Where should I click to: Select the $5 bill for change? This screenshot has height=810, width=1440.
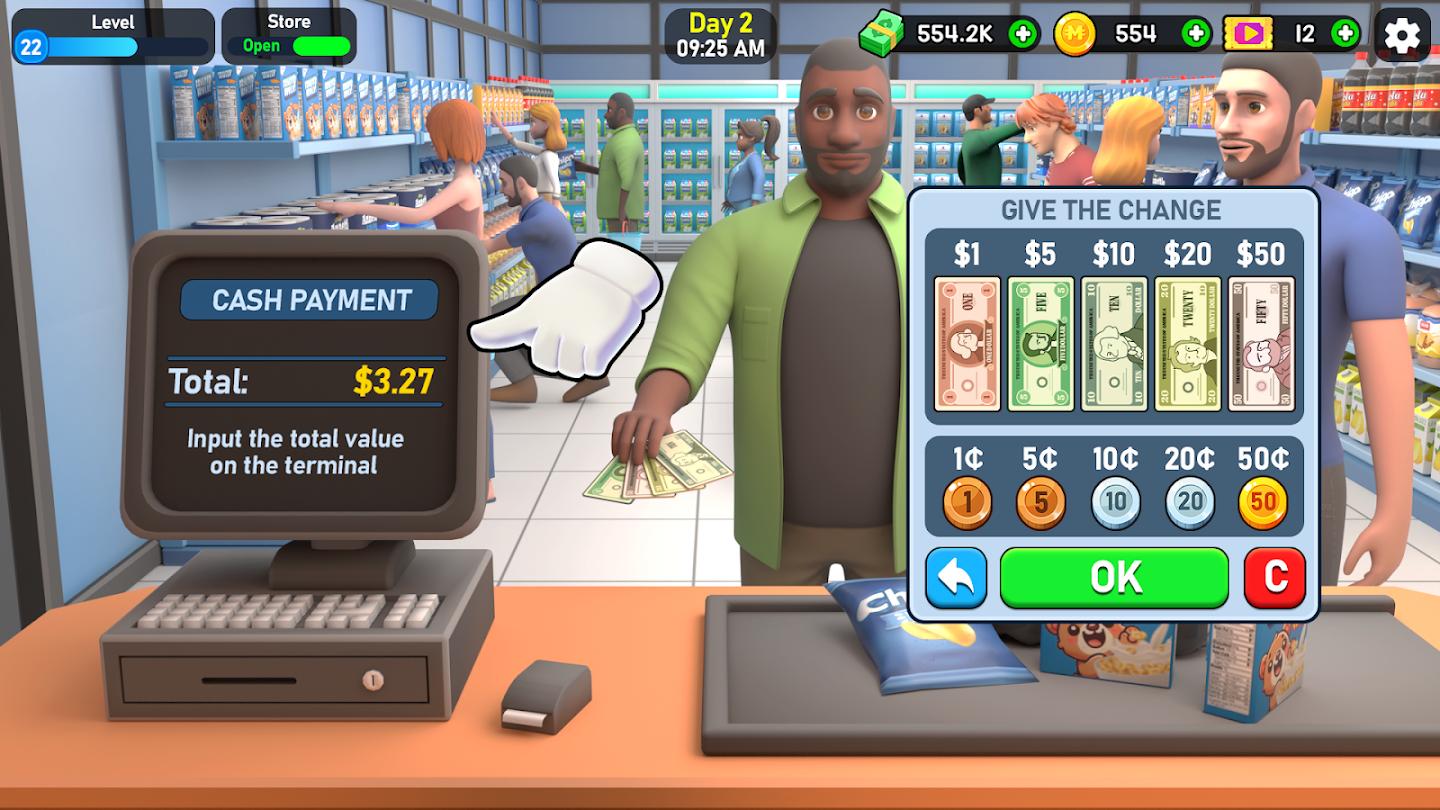tap(1040, 343)
